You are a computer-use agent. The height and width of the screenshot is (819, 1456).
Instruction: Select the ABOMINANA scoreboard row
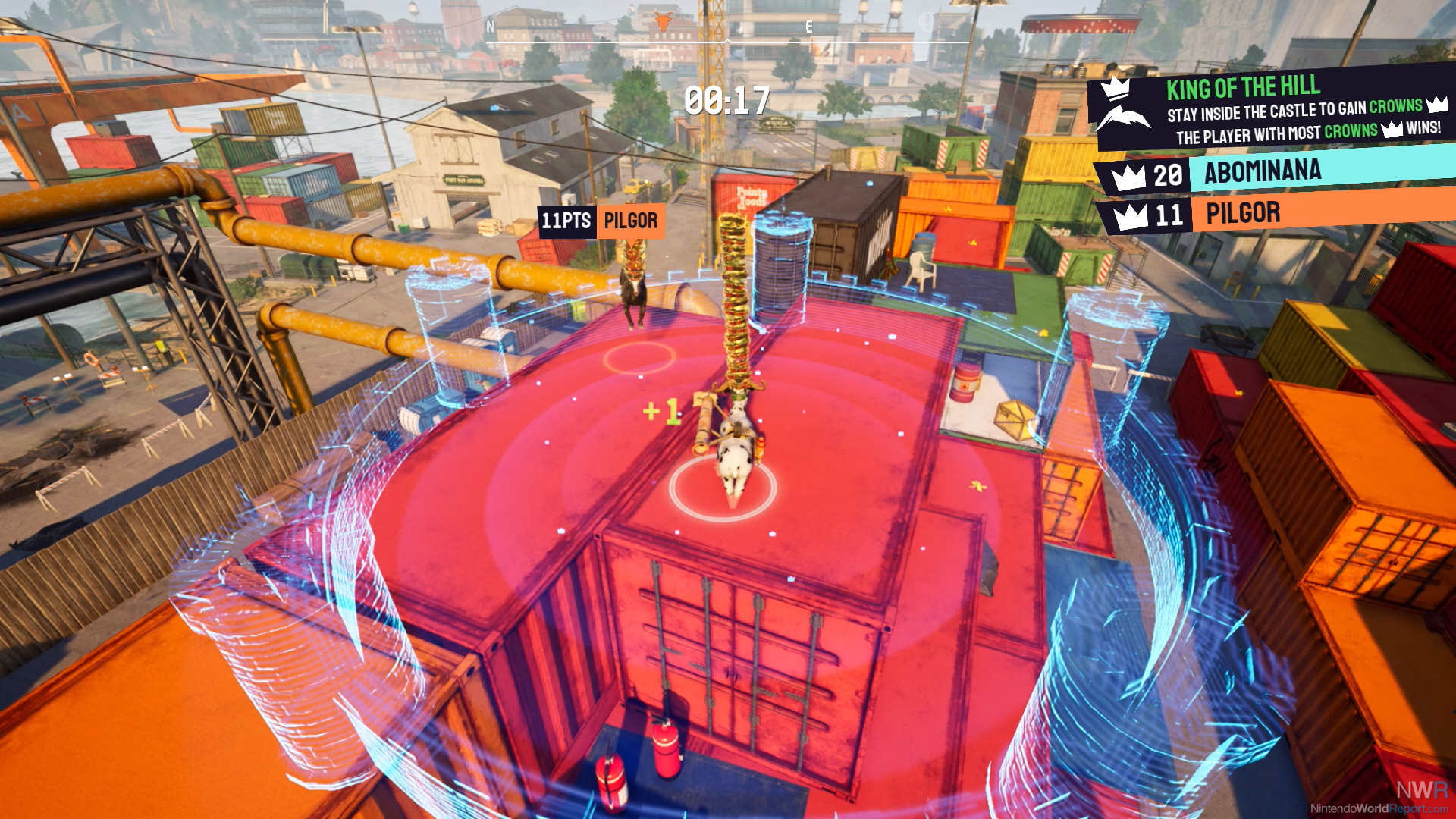[1274, 172]
